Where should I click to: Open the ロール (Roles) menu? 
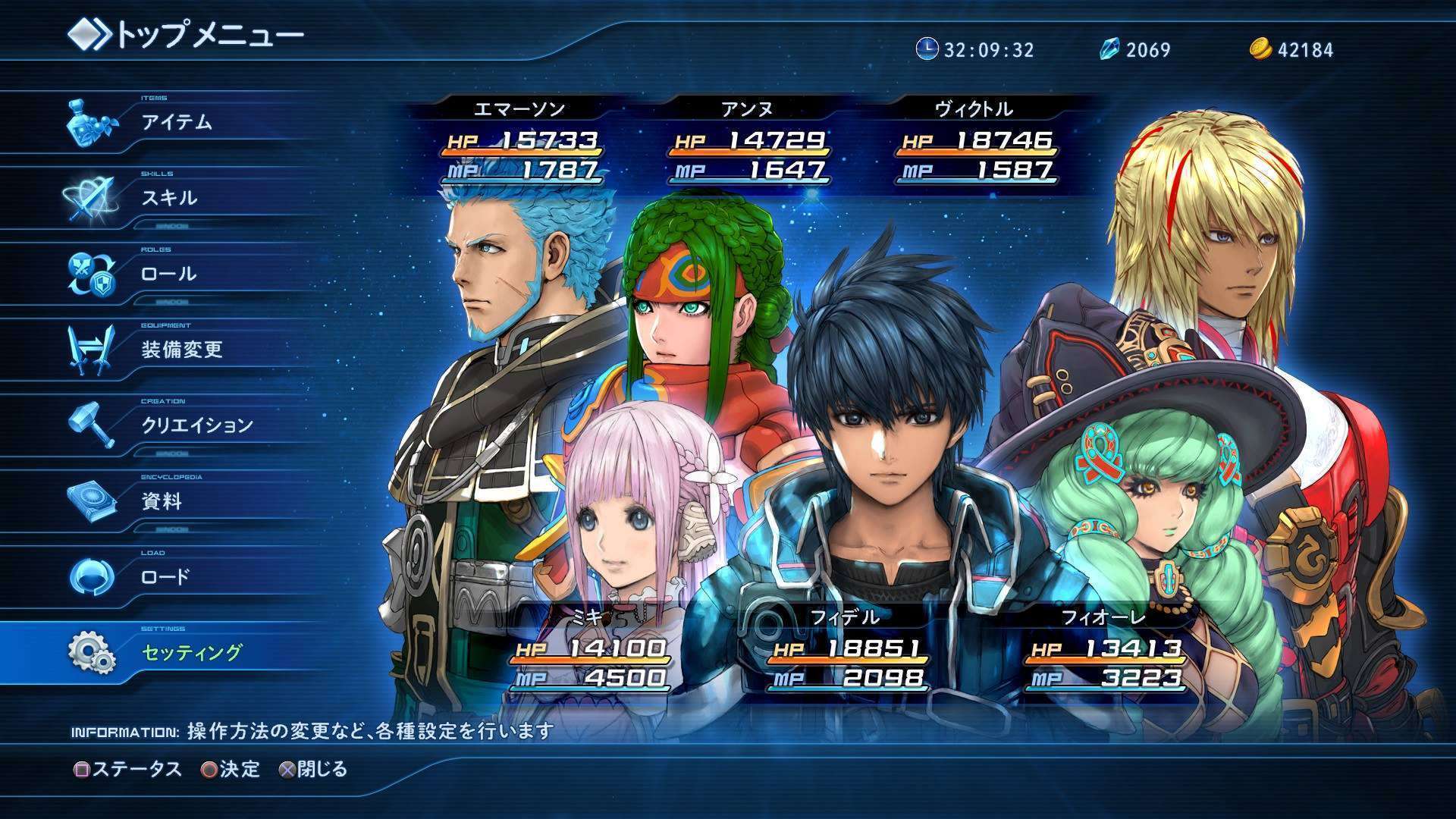point(168,274)
